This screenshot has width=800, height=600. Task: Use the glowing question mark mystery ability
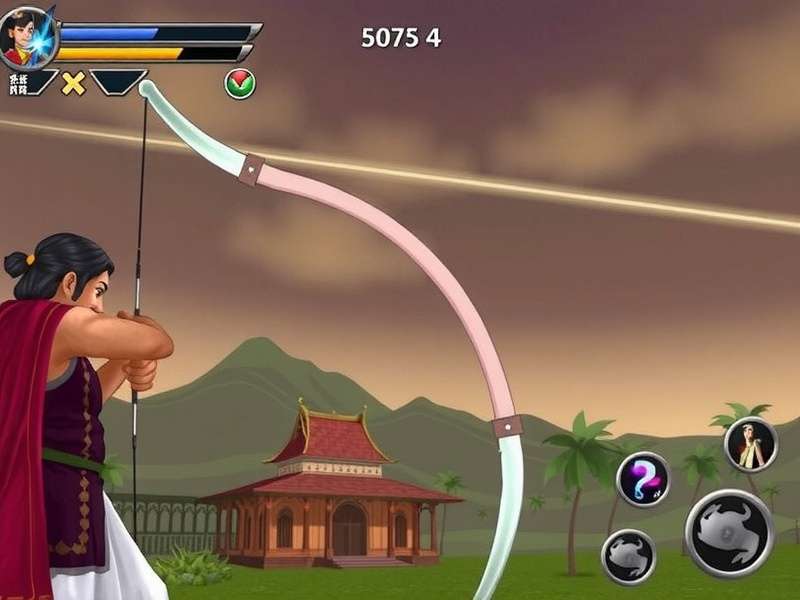[643, 479]
